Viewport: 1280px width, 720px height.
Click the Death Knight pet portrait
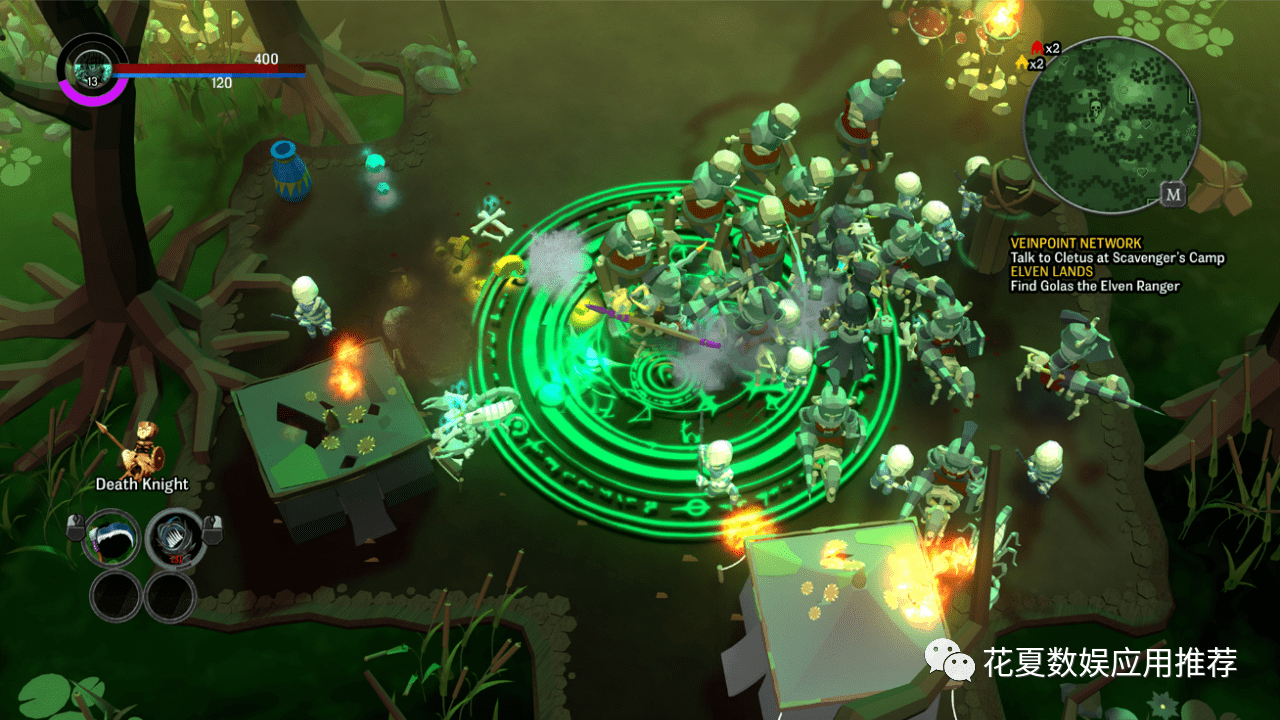pos(141,449)
